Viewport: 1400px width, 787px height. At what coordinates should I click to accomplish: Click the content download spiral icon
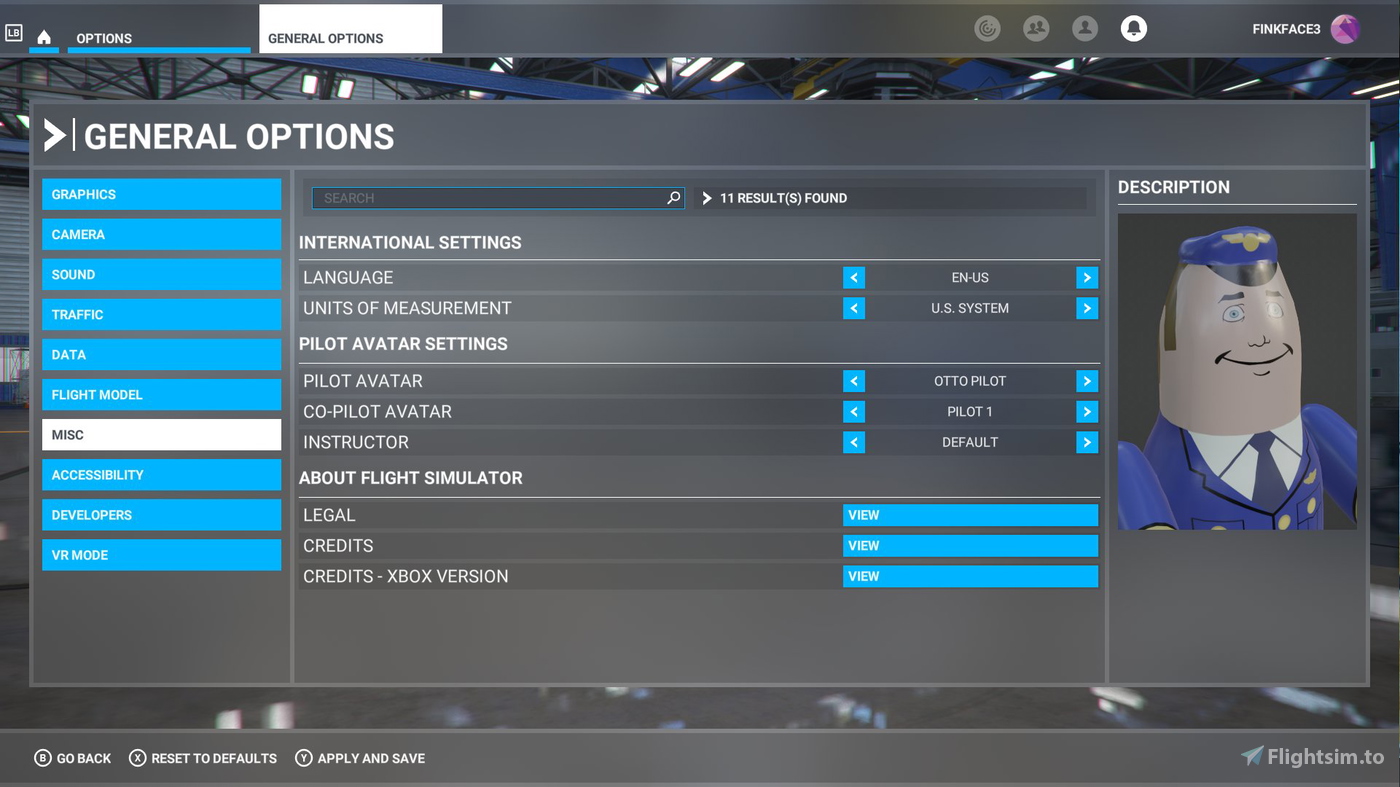point(988,28)
